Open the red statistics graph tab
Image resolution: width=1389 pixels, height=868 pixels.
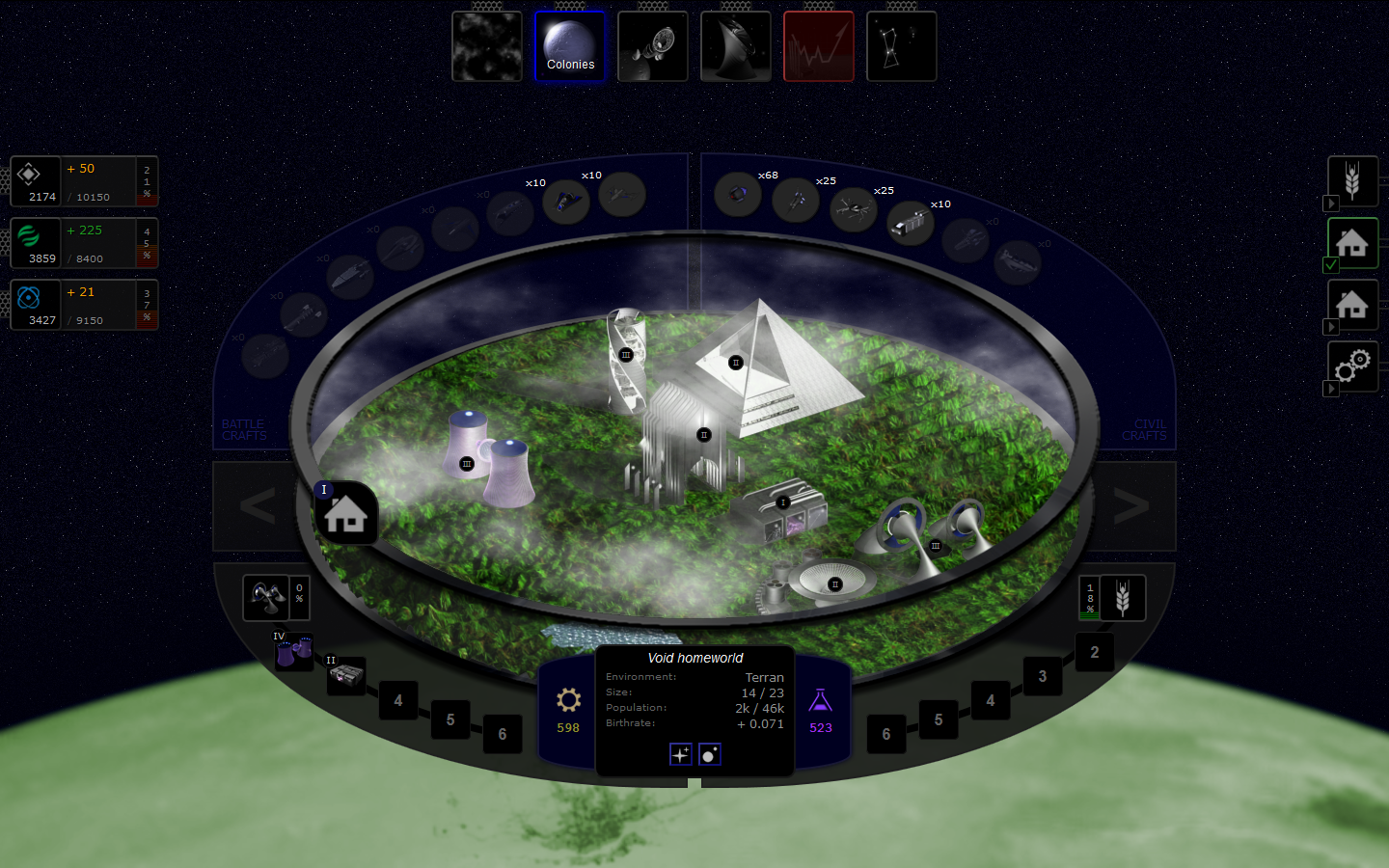point(818,46)
